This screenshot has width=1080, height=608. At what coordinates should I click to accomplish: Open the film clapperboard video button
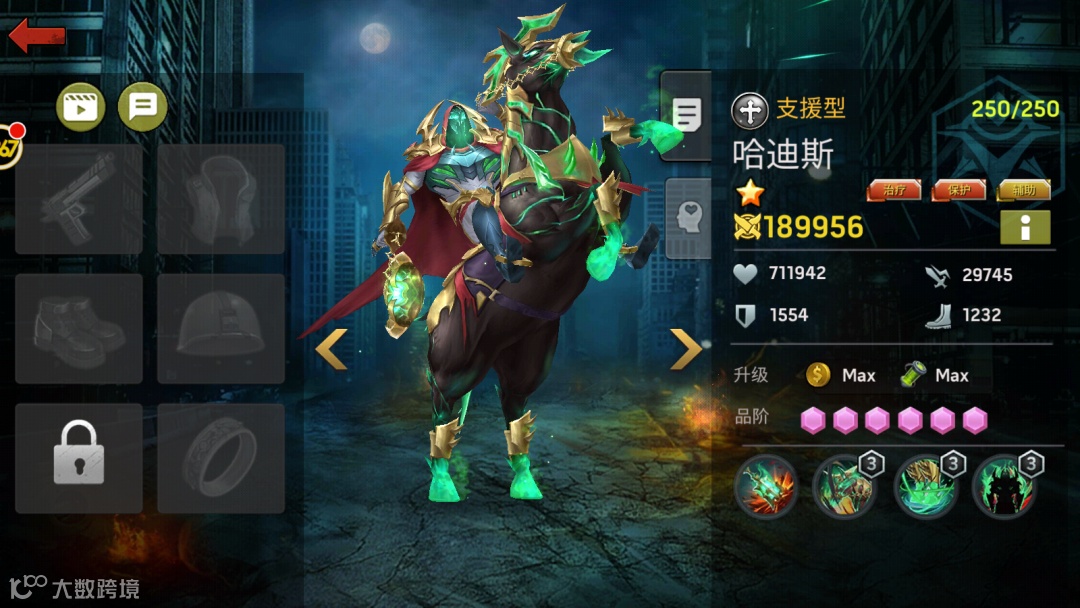(x=81, y=105)
